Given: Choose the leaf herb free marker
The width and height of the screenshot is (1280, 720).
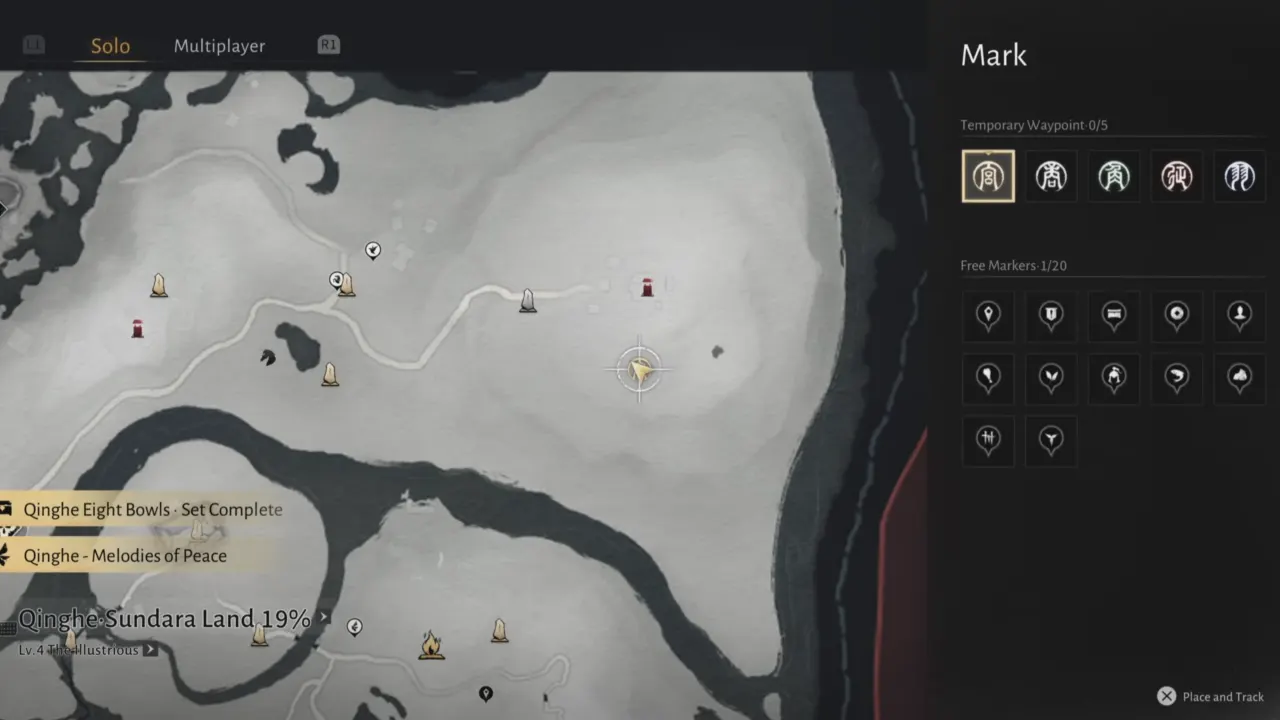Looking at the screenshot, I should [x=1051, y=378].
